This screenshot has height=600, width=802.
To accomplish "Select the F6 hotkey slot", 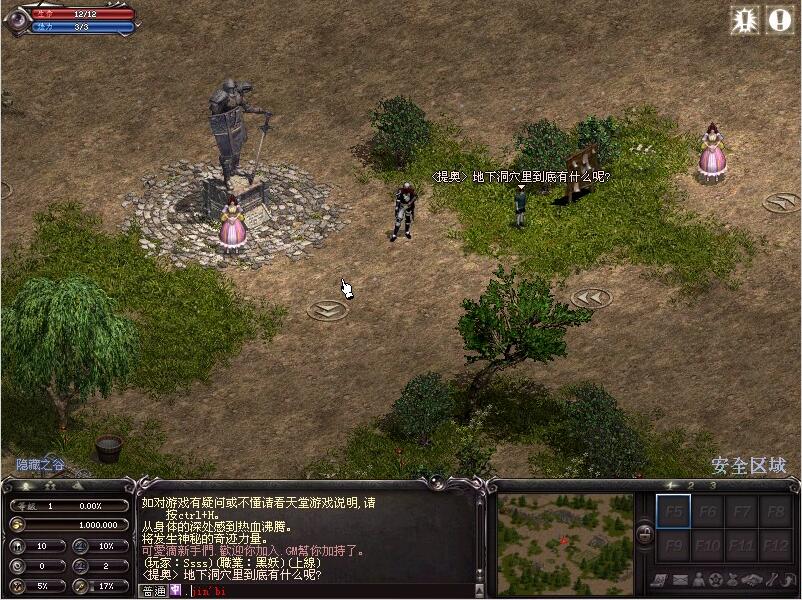I will [x=707, y=512].
